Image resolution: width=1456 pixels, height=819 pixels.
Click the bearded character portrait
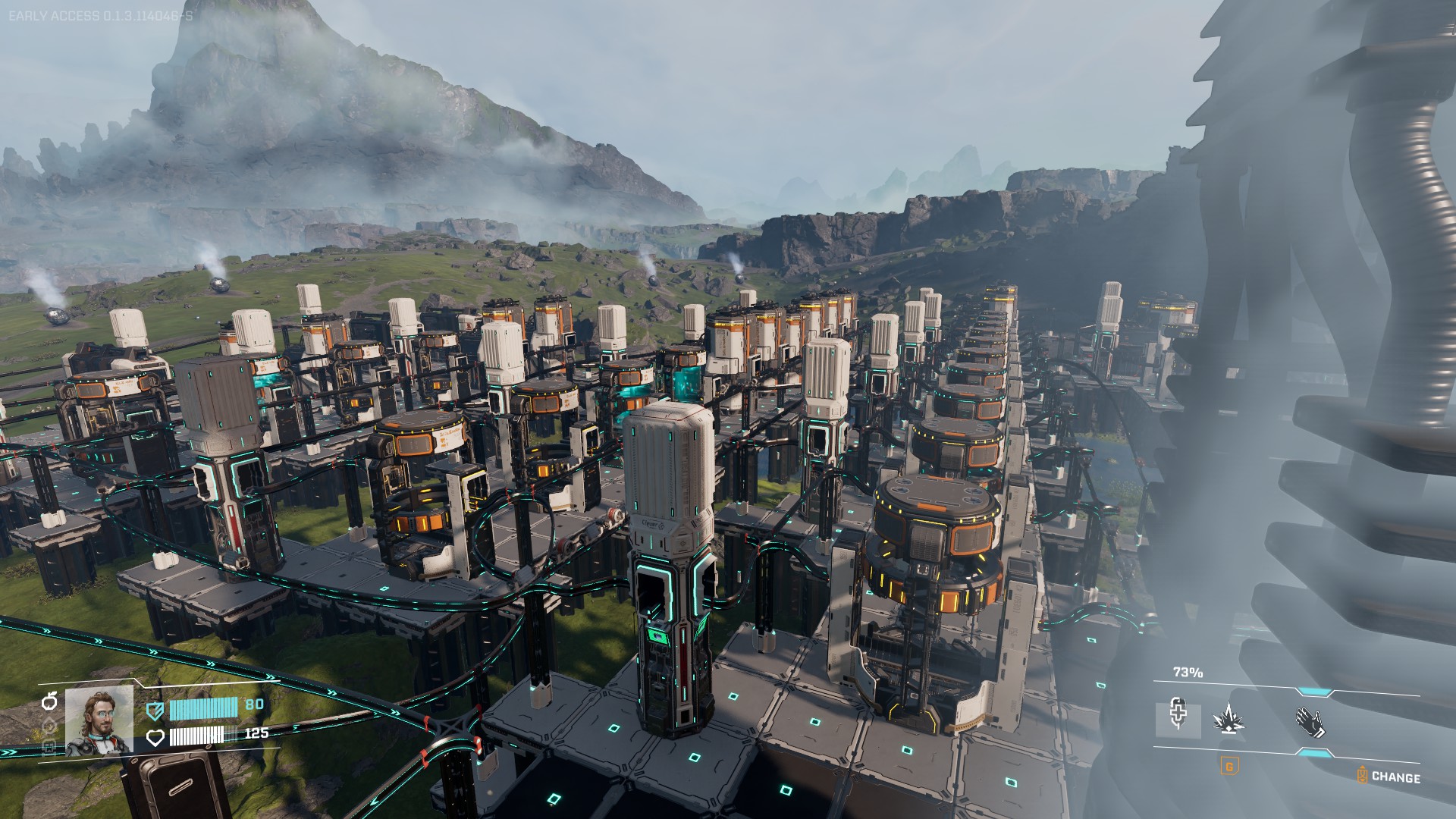click(99, 720)
